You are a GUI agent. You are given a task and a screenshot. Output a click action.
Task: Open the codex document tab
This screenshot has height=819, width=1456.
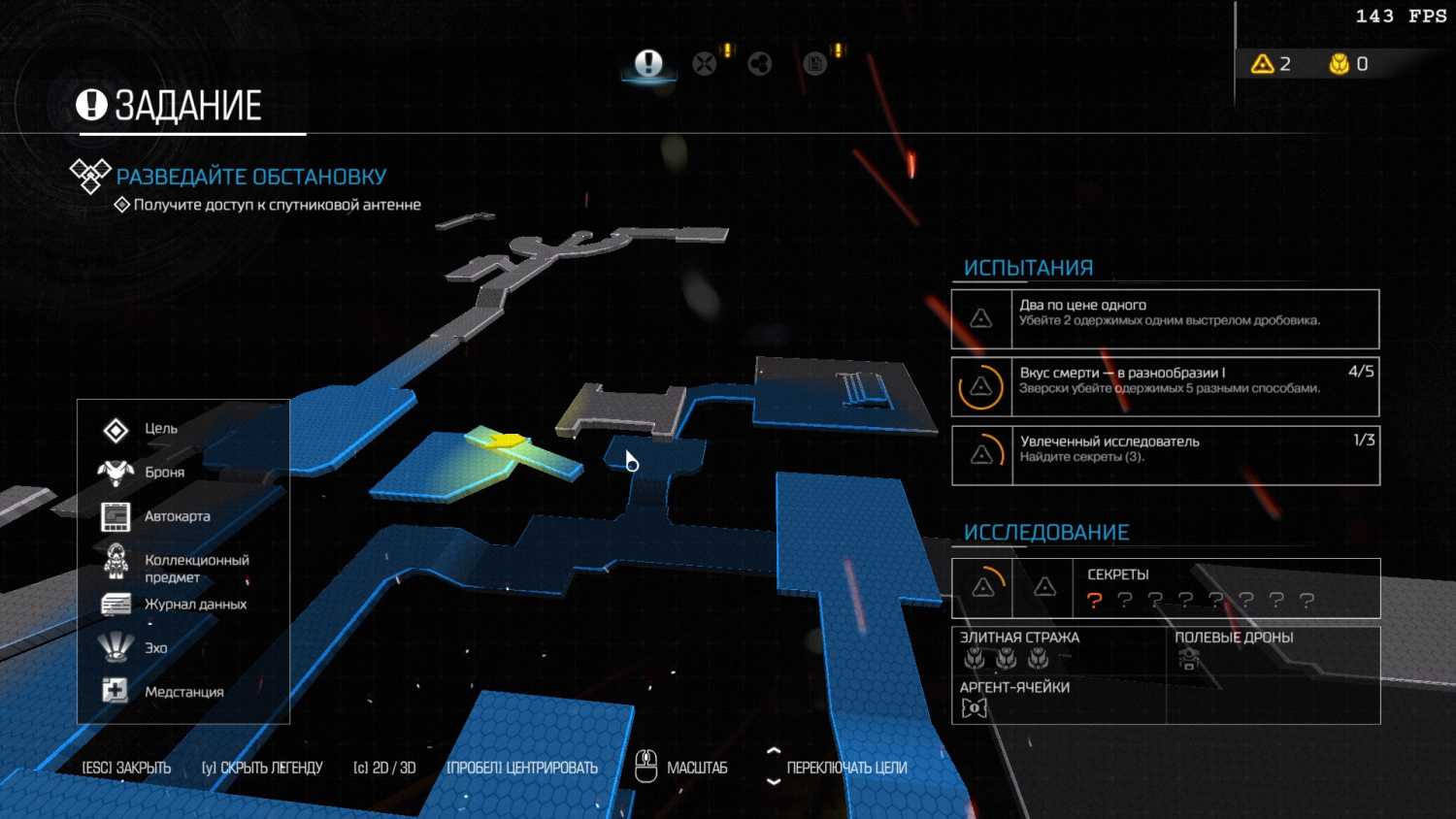(x=815, y=65)
